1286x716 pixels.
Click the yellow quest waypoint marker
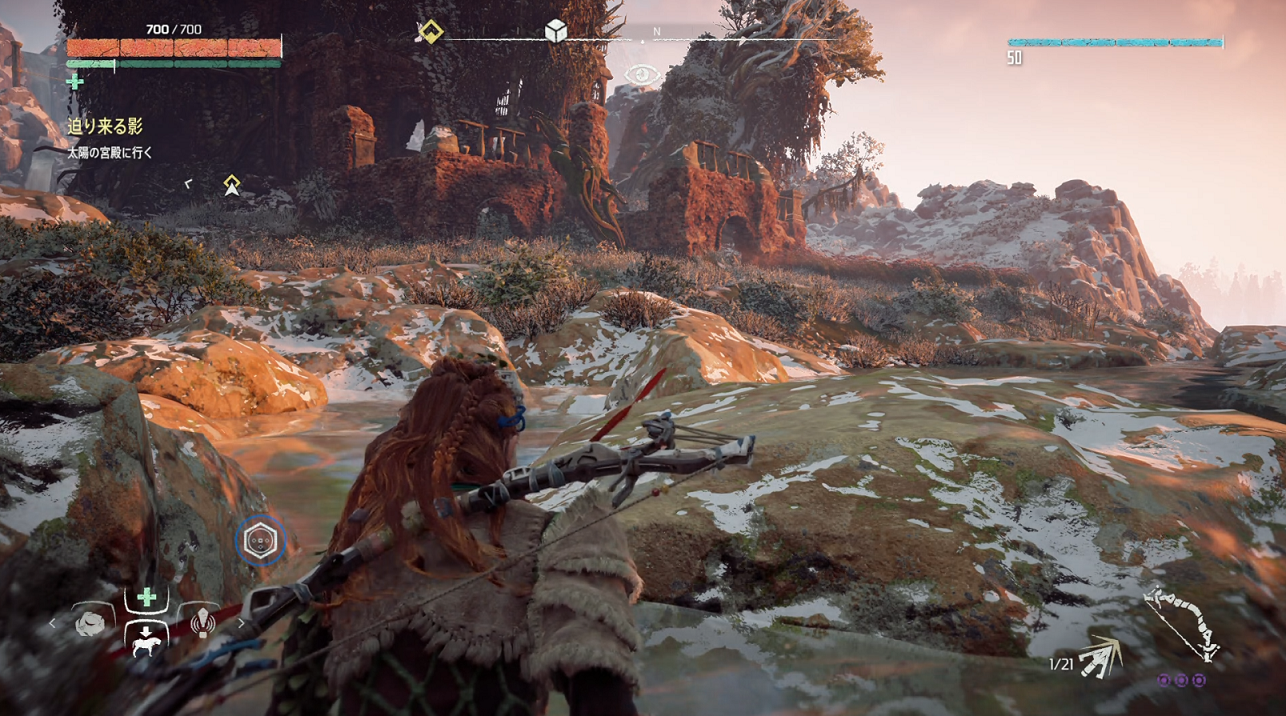tap(232, 183)
